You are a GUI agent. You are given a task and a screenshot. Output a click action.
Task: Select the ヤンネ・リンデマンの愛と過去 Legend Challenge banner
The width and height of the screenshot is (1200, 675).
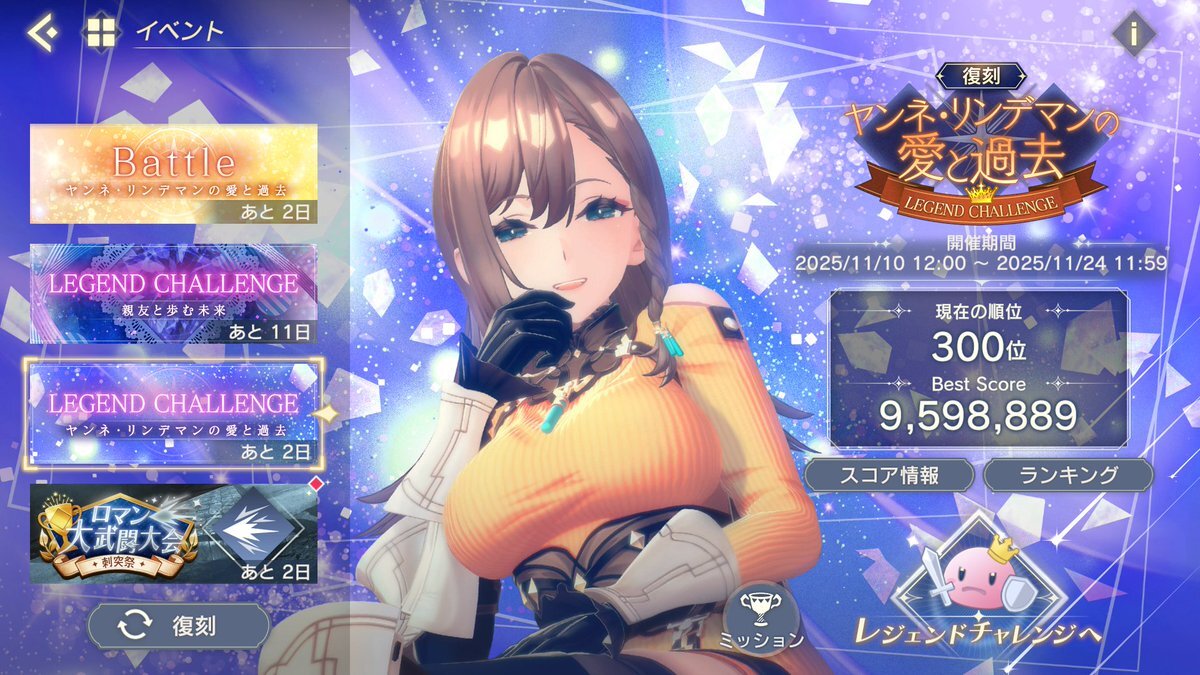(x=174, y=414)
